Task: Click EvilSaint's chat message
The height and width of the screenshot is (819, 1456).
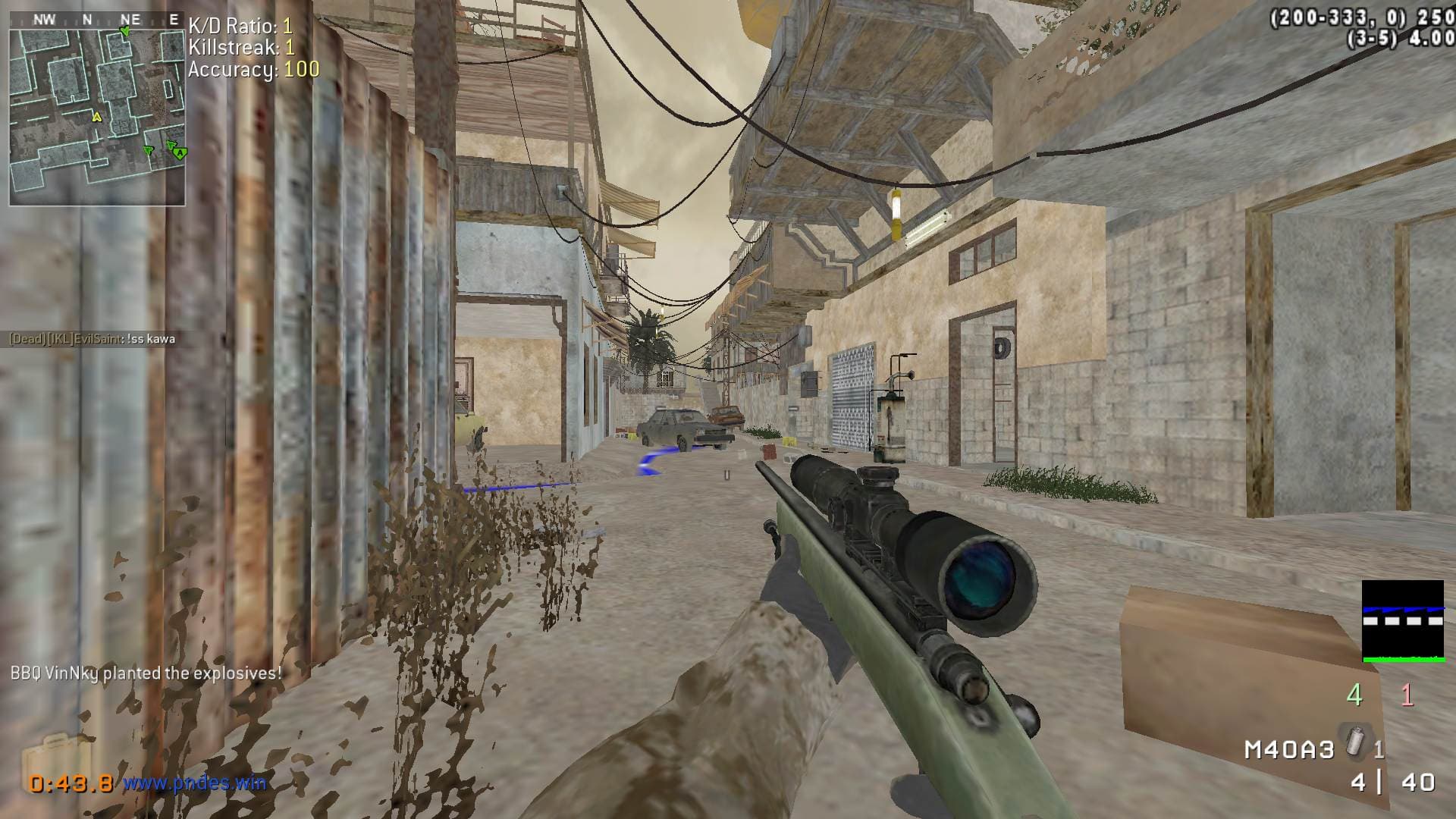Action: point(92,339)
